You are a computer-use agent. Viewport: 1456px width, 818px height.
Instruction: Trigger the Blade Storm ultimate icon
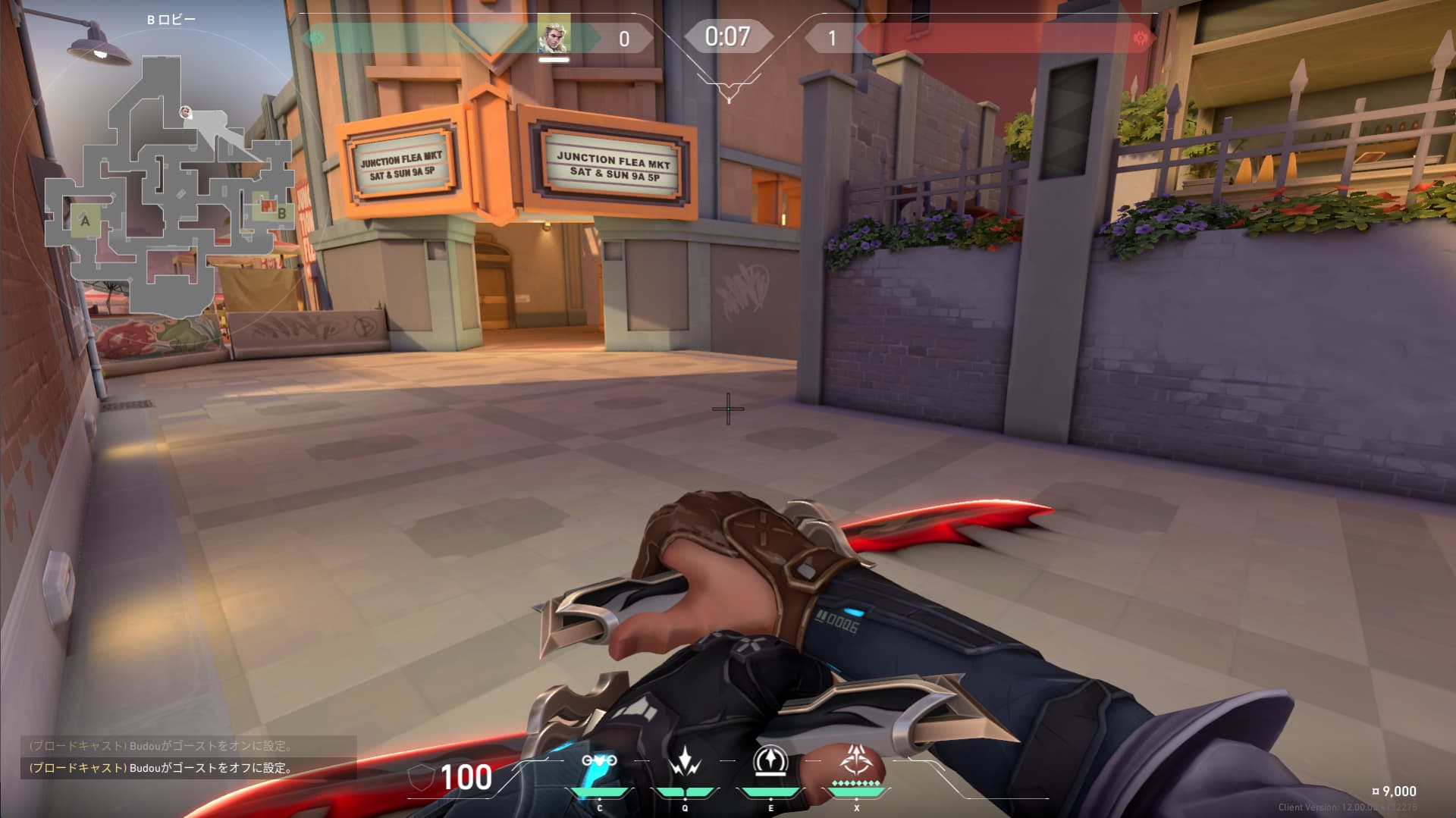pyautogui.click(x=856, y=762)
